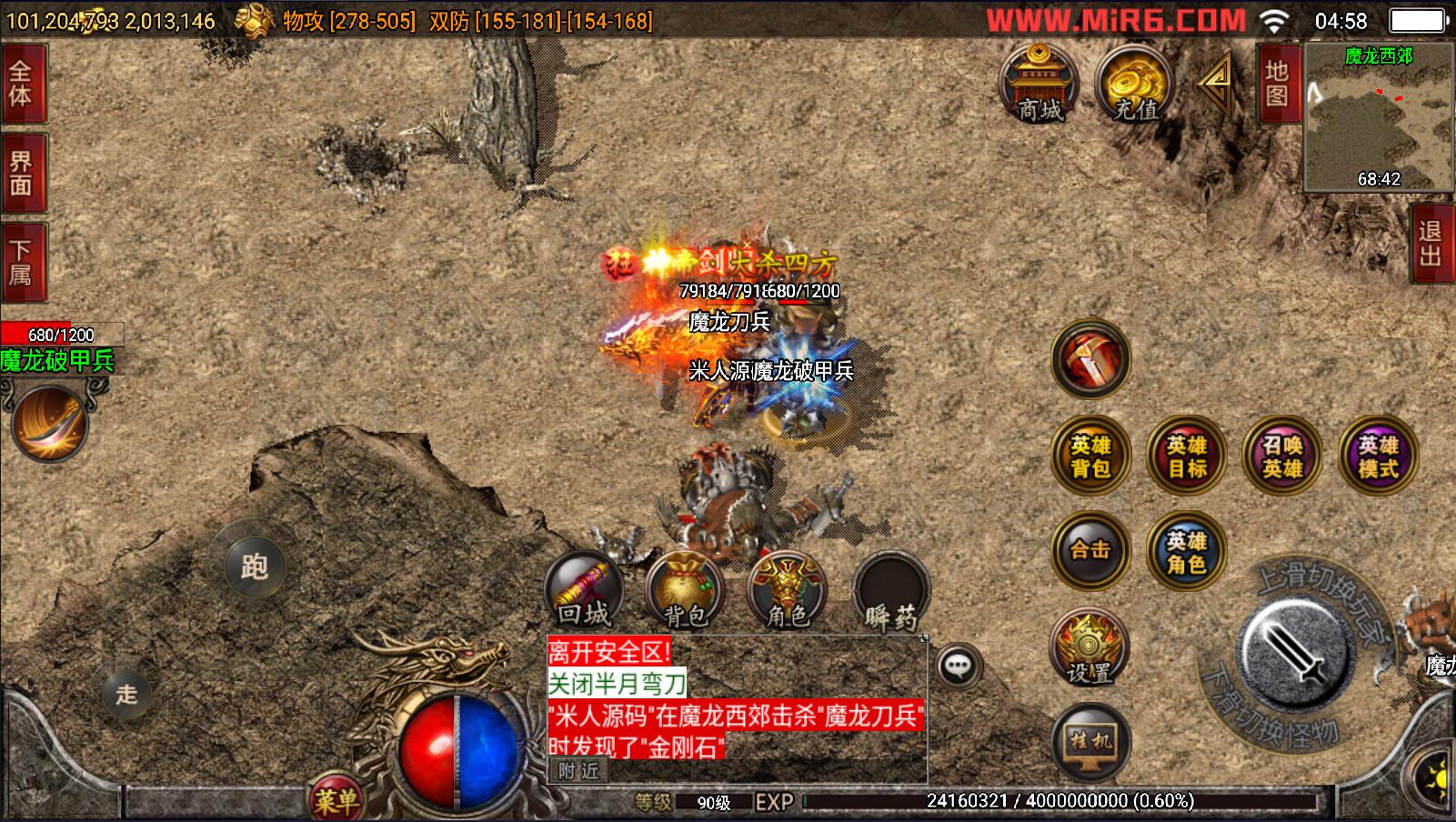1456x822 pixels.
Task: Activate 召唤英雄 summon hero
Action: pyautogui.click(x=1282, y=456)
